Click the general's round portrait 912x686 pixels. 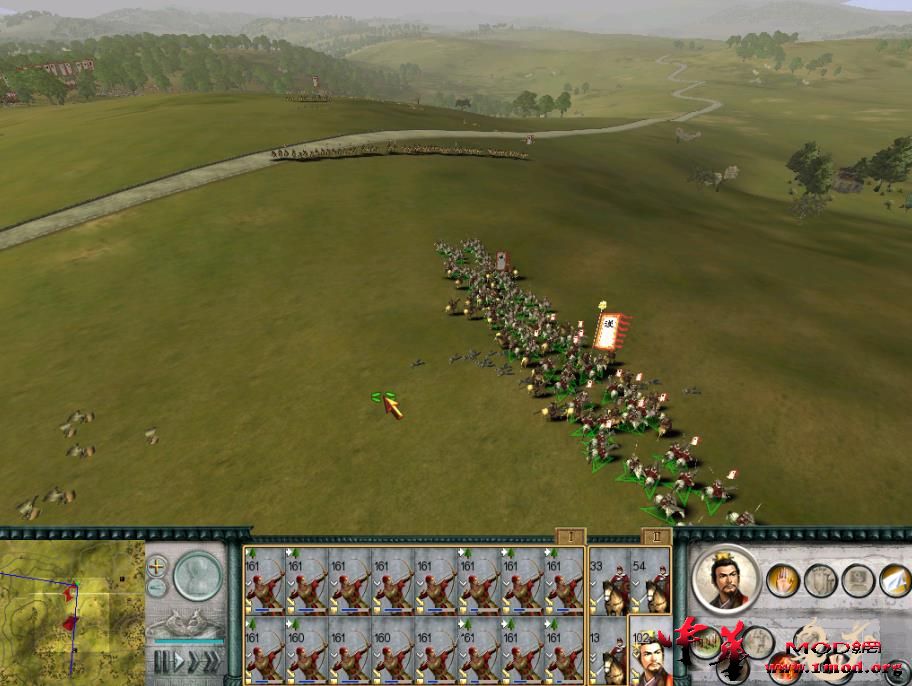[x=725, y=578]
